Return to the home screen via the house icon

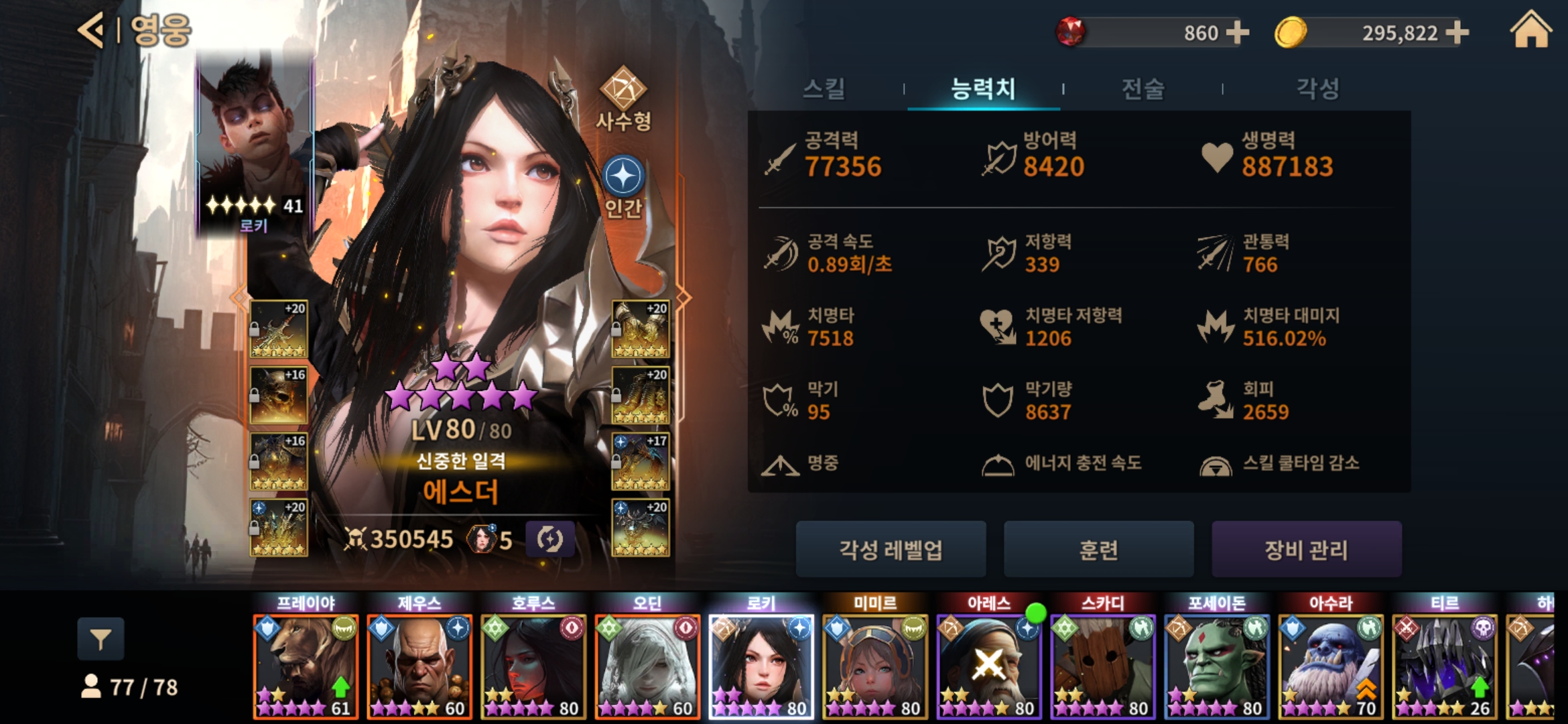pos(1530,31)
